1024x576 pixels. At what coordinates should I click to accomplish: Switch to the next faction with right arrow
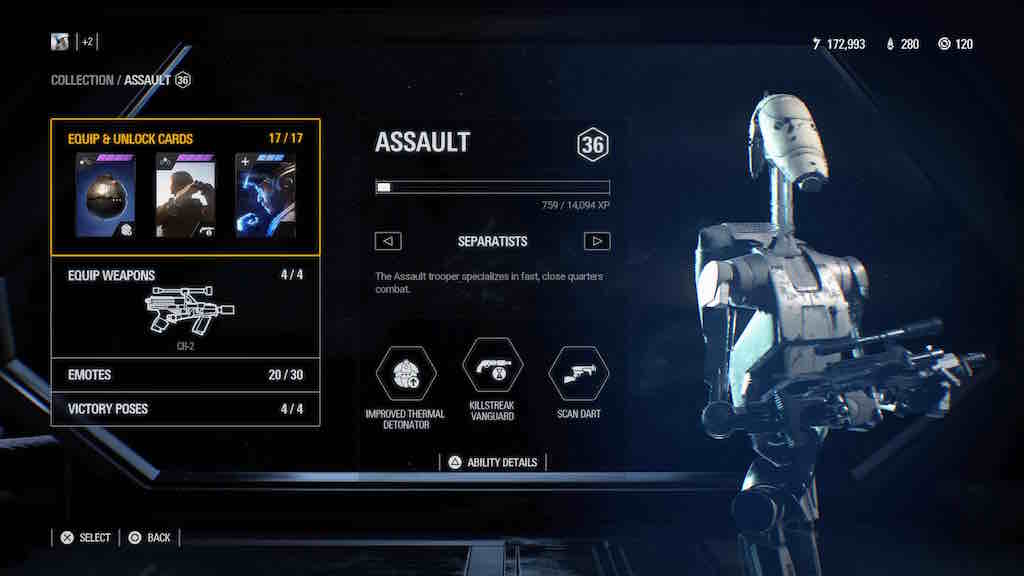597,241
